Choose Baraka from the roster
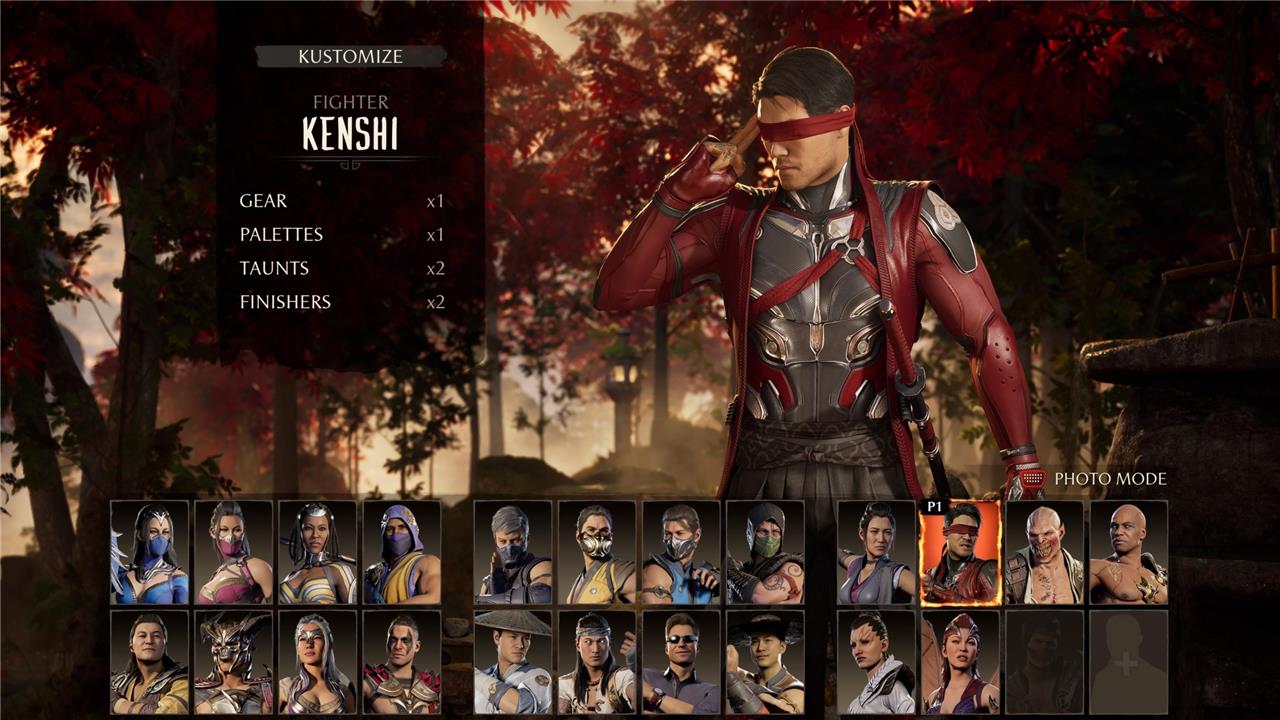This screenshot has height=720, width=1280. point(1044,552)
